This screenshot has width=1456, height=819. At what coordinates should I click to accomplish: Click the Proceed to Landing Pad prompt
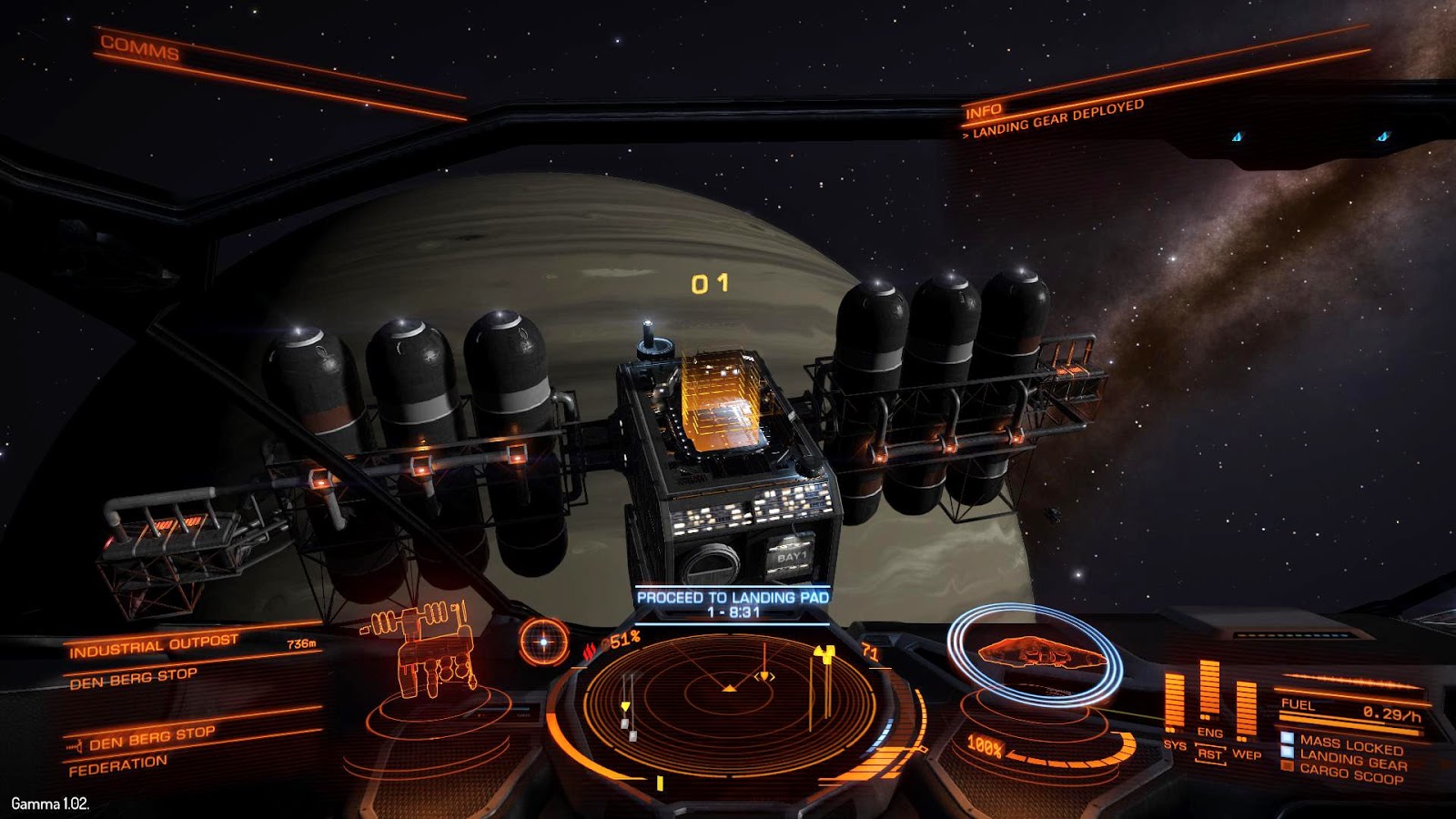pos(733,604)
